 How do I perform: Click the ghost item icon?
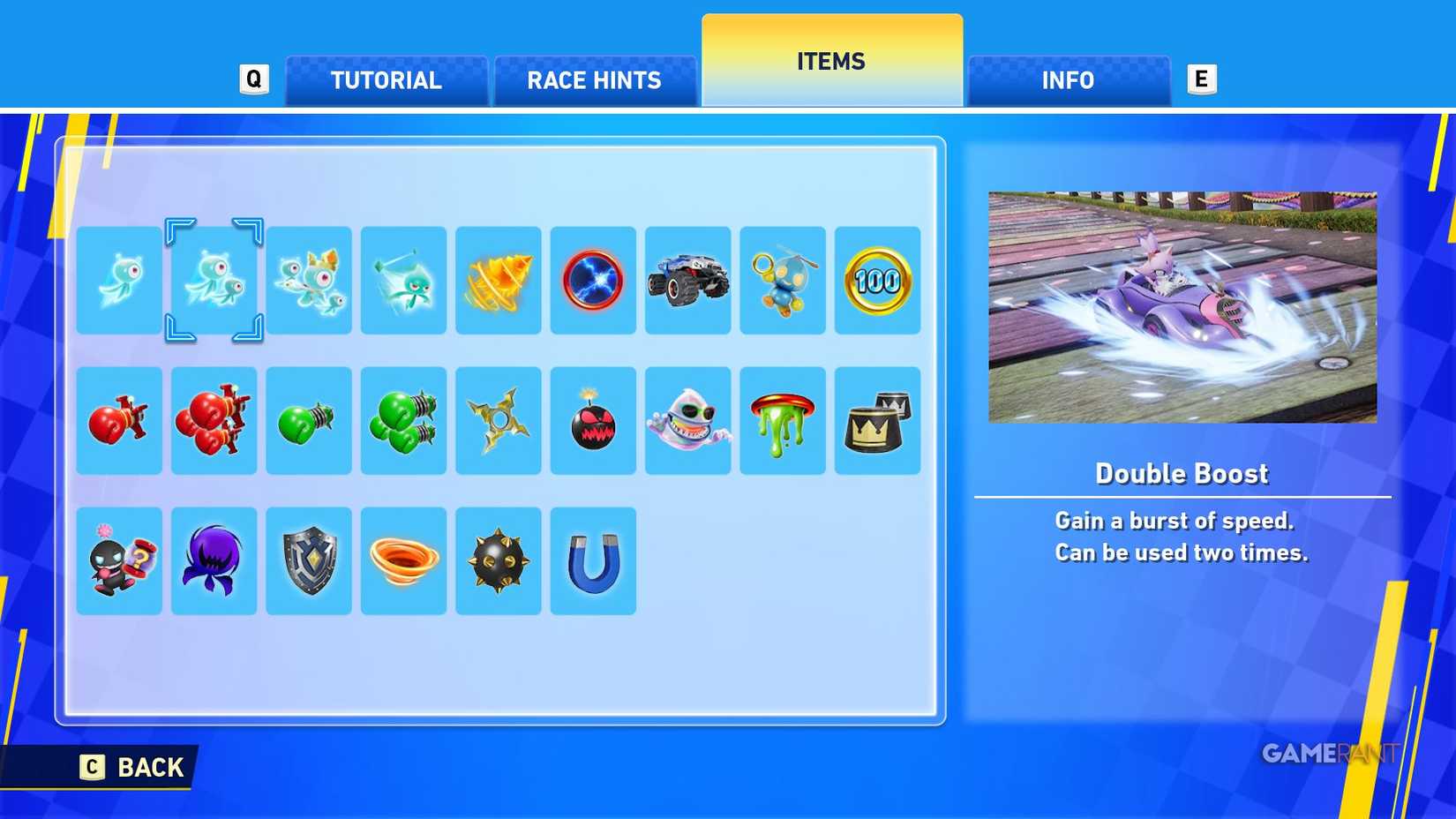coord(687,419)
